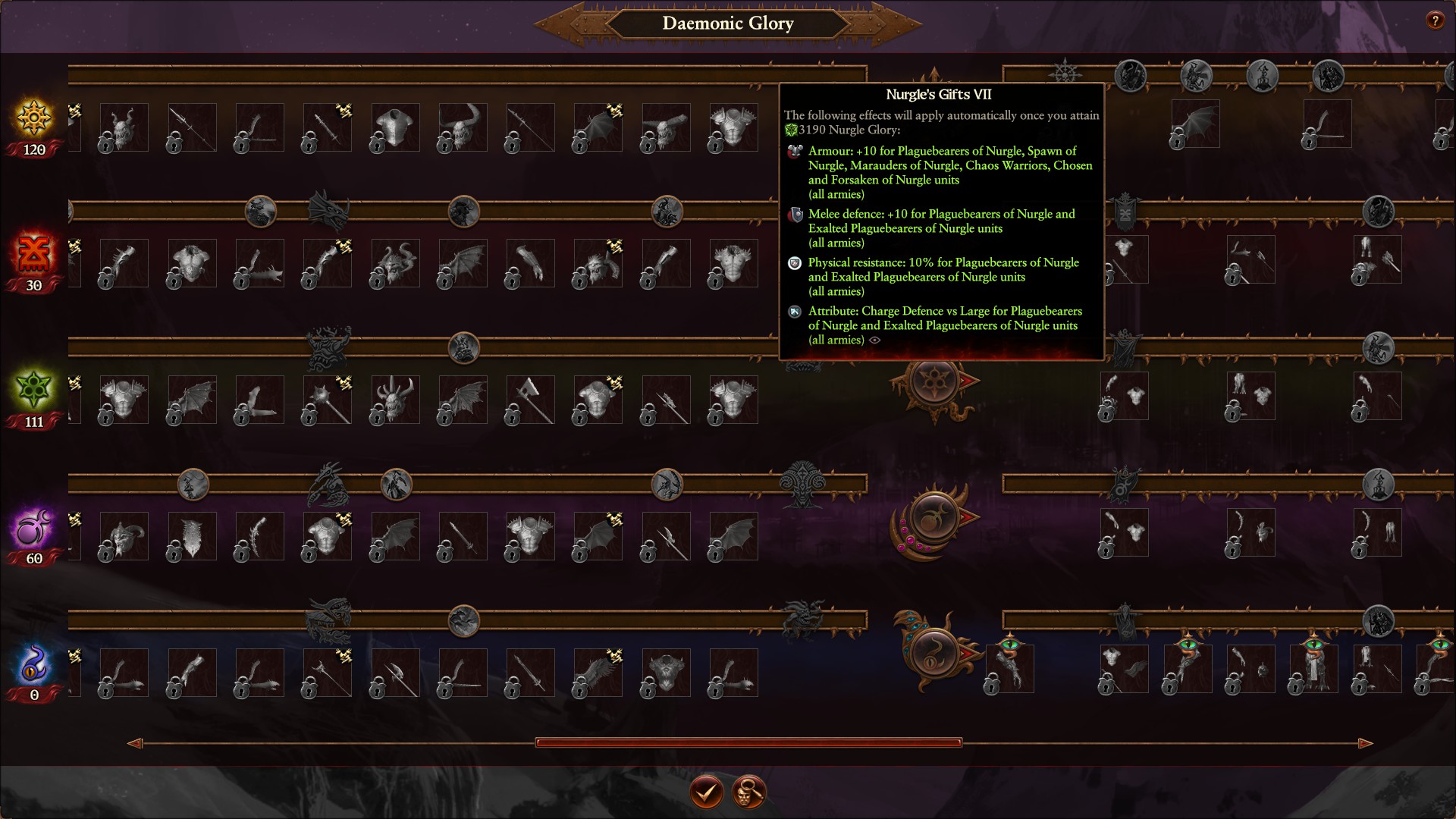Click the left scroll arrow below the glory rows
This screenshot has height=819, width=1456.
(136, 744)
